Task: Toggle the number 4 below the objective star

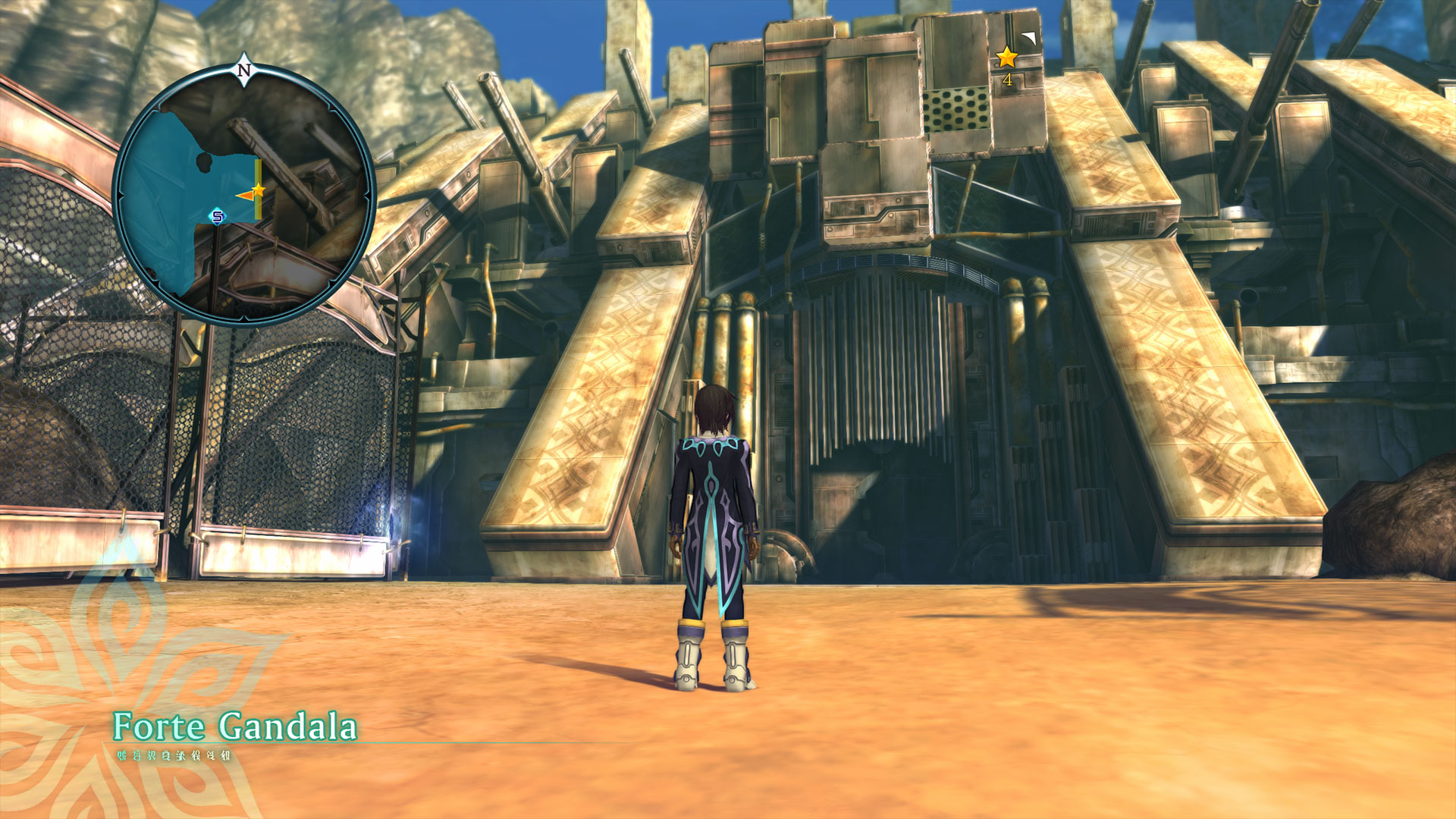Action: 1007,77
